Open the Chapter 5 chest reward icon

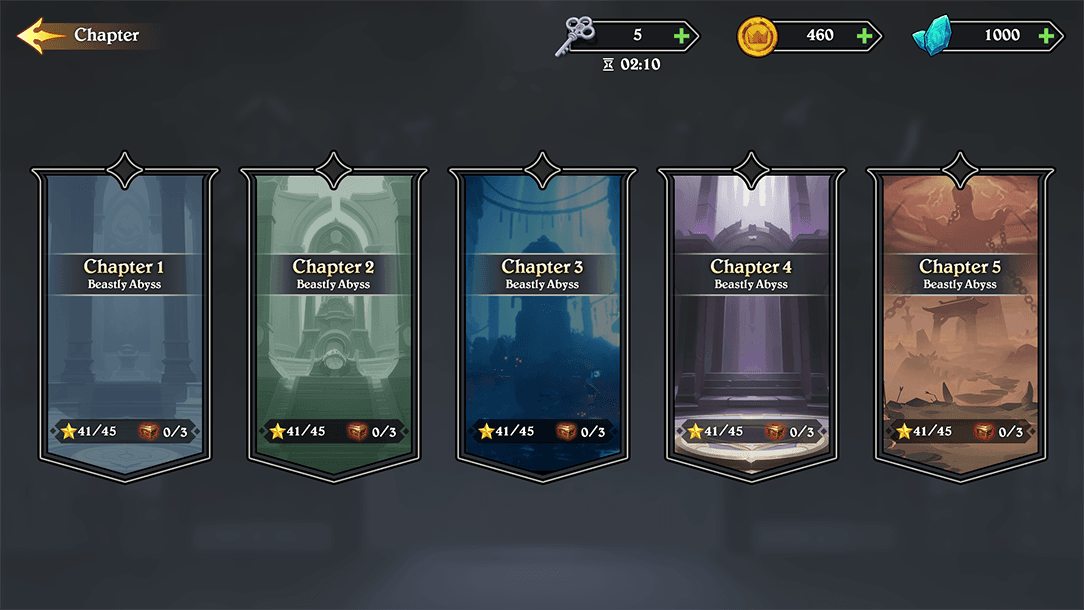click(984, 432)
